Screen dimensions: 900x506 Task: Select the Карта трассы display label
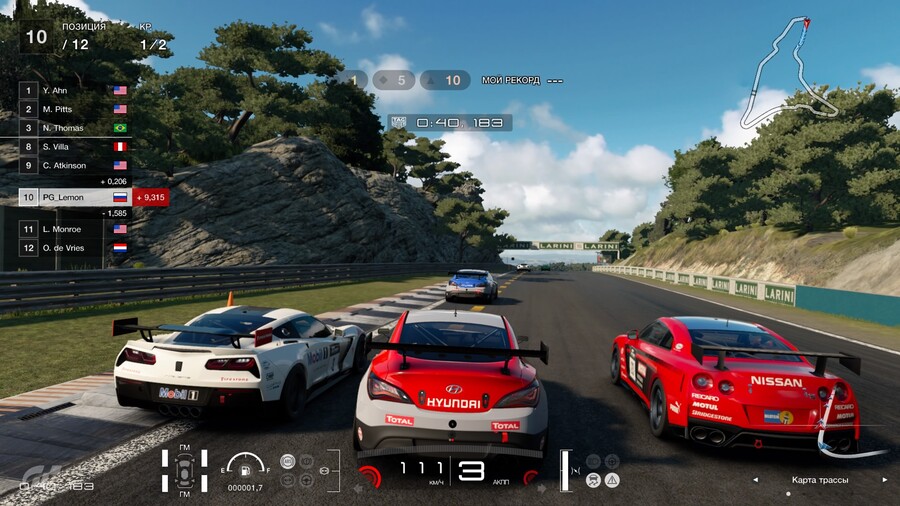[819, 480]
